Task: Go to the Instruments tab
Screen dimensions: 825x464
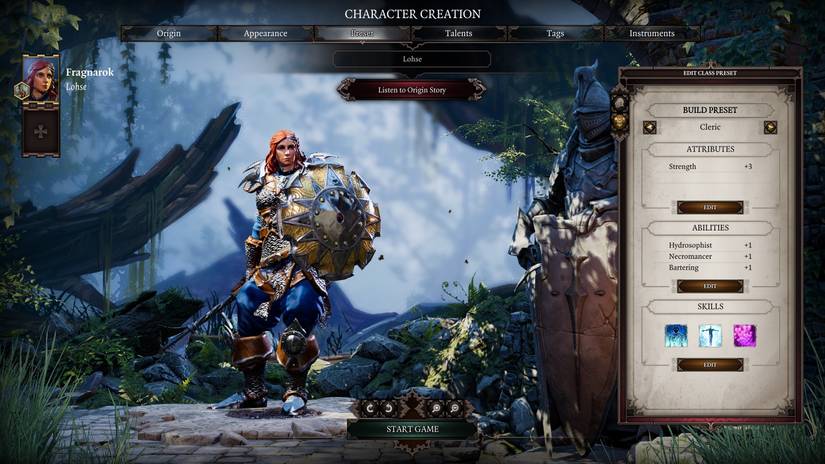Action: 651,34
